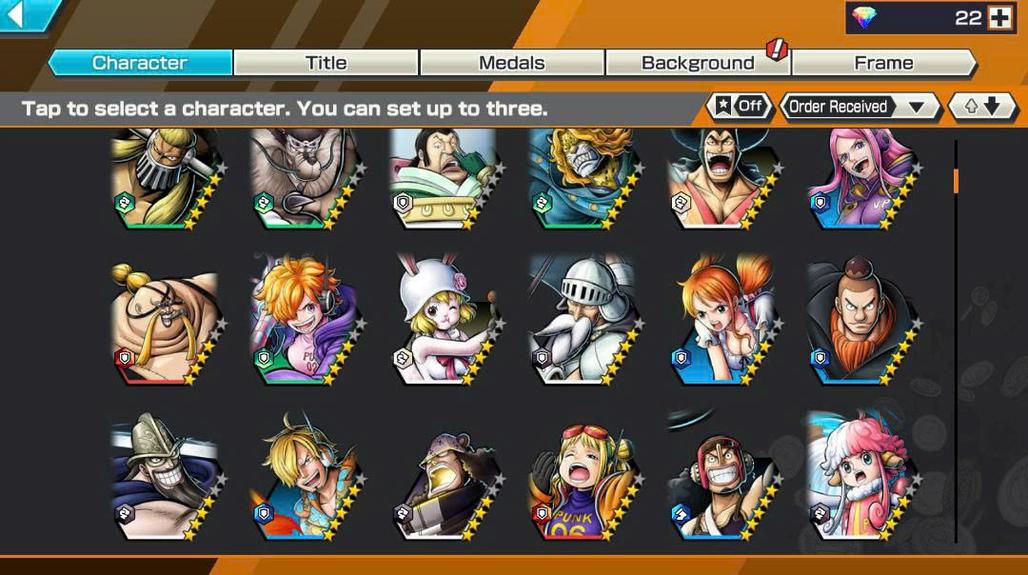Select the Character tab
Screen dimensions: 1028x575
[x=140, y=63]
